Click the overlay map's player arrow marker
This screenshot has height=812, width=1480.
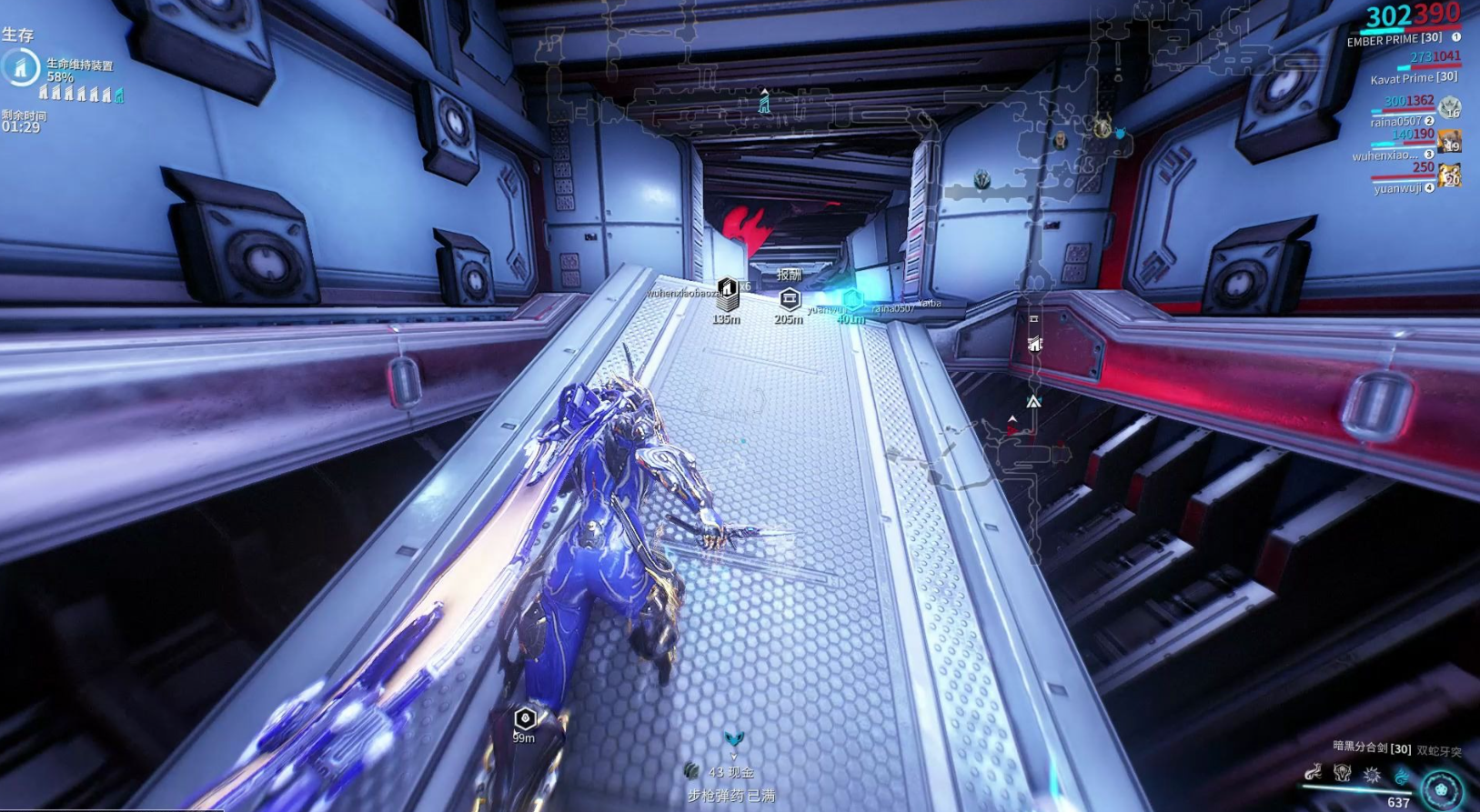coord(1033,401)
